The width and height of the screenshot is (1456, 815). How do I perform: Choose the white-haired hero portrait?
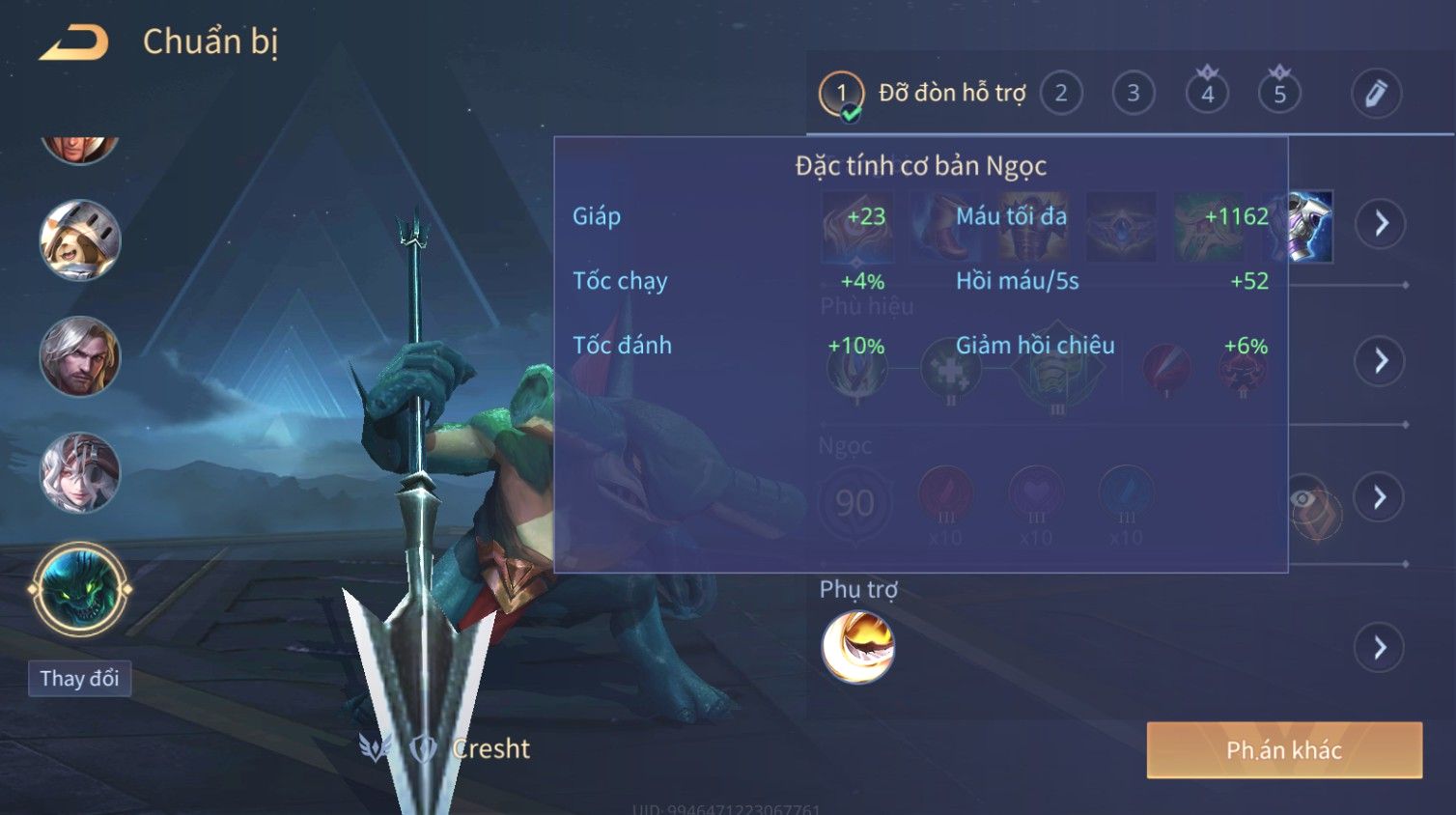click(80, 473)
